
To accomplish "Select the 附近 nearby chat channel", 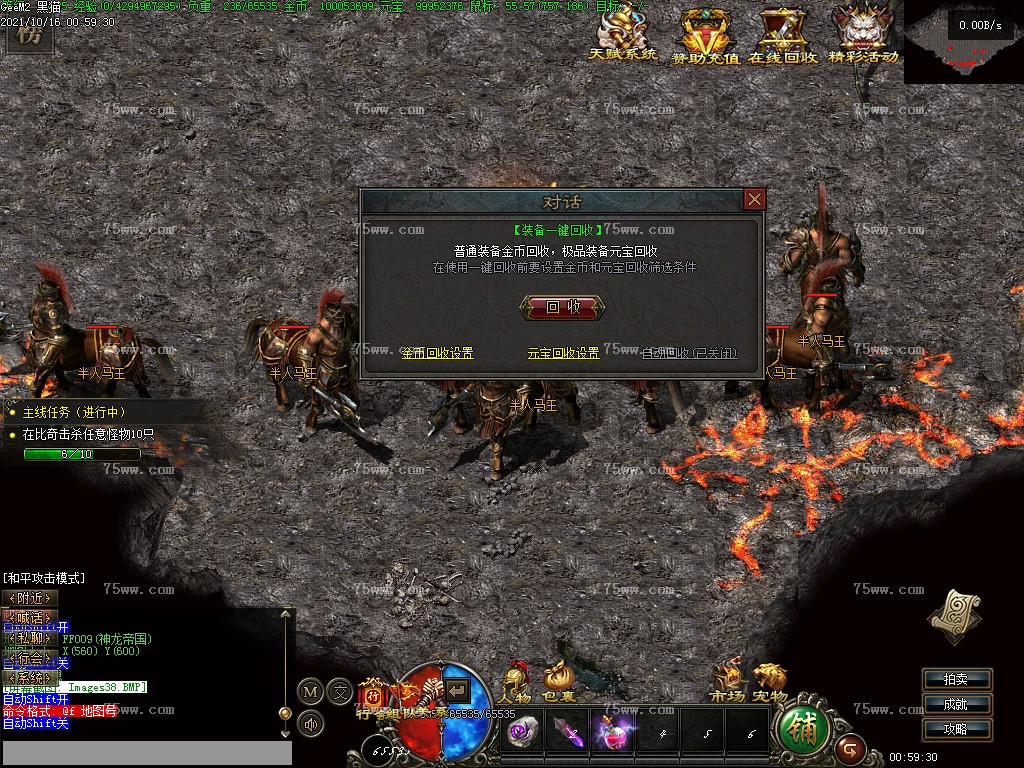I will (x=29, y=598).
